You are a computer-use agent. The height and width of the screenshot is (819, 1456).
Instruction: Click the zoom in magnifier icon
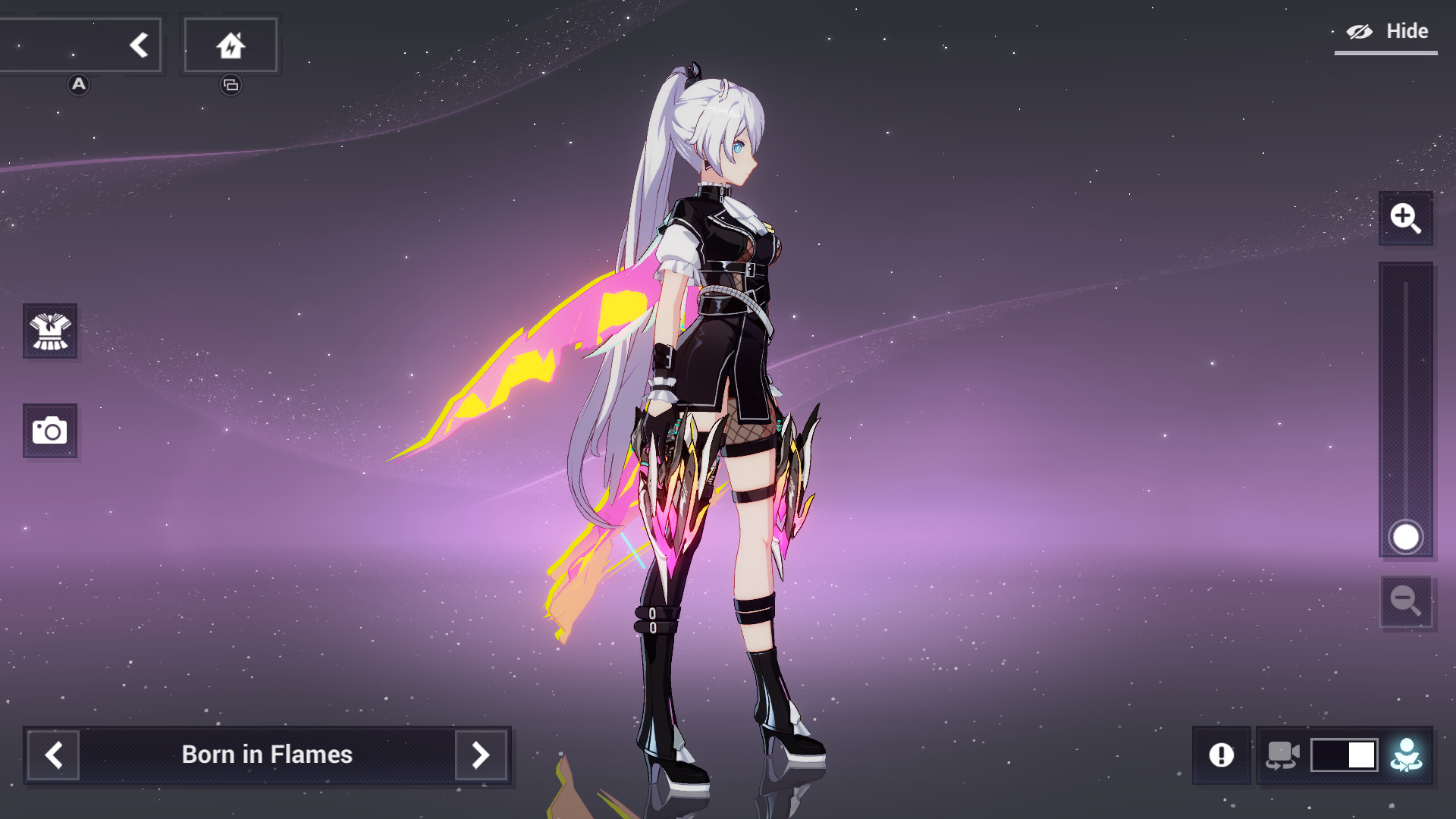point(1406,220)
